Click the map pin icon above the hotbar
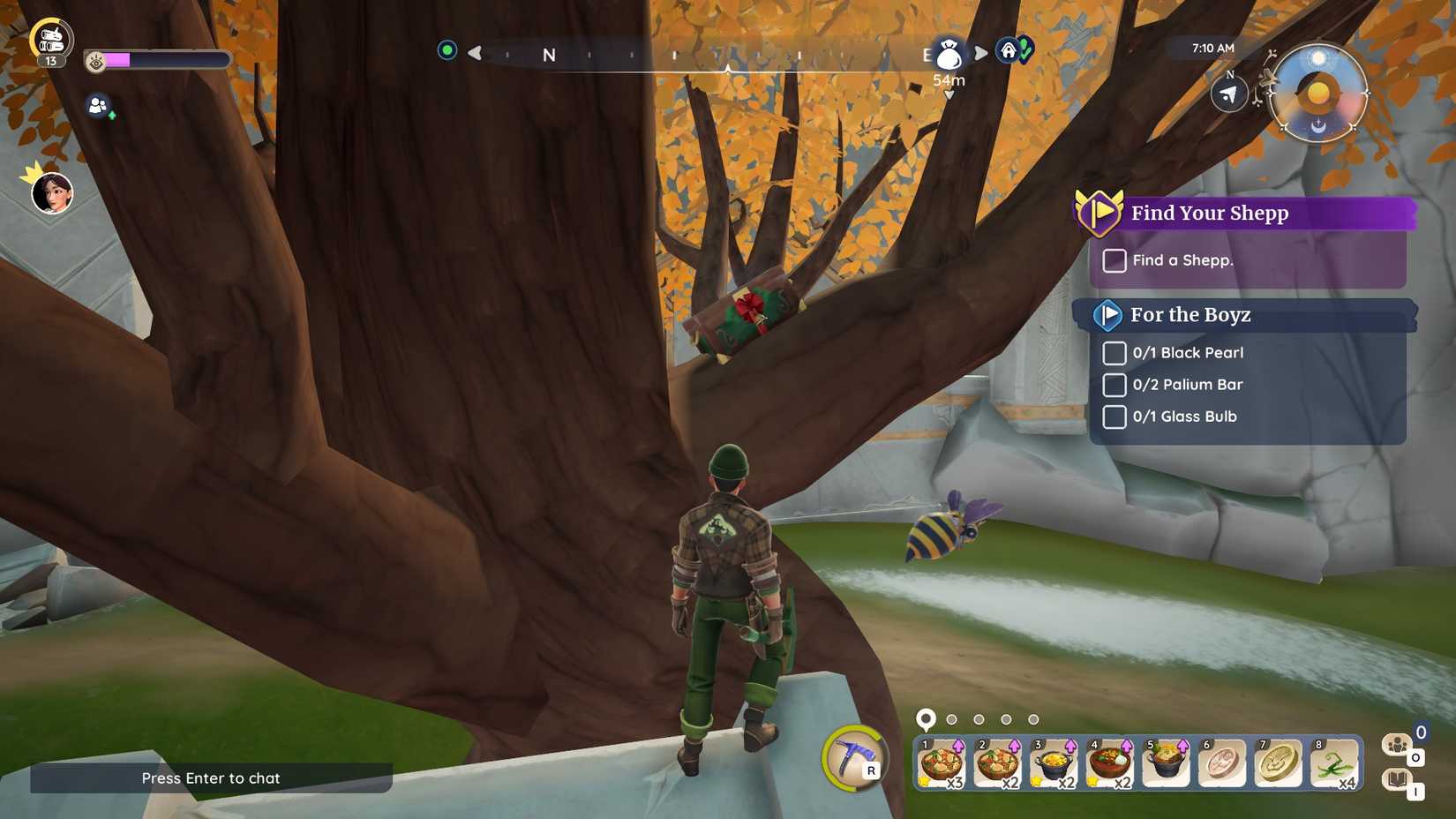The width and height of the screenshot is (1456, 819). pos(927,719)
